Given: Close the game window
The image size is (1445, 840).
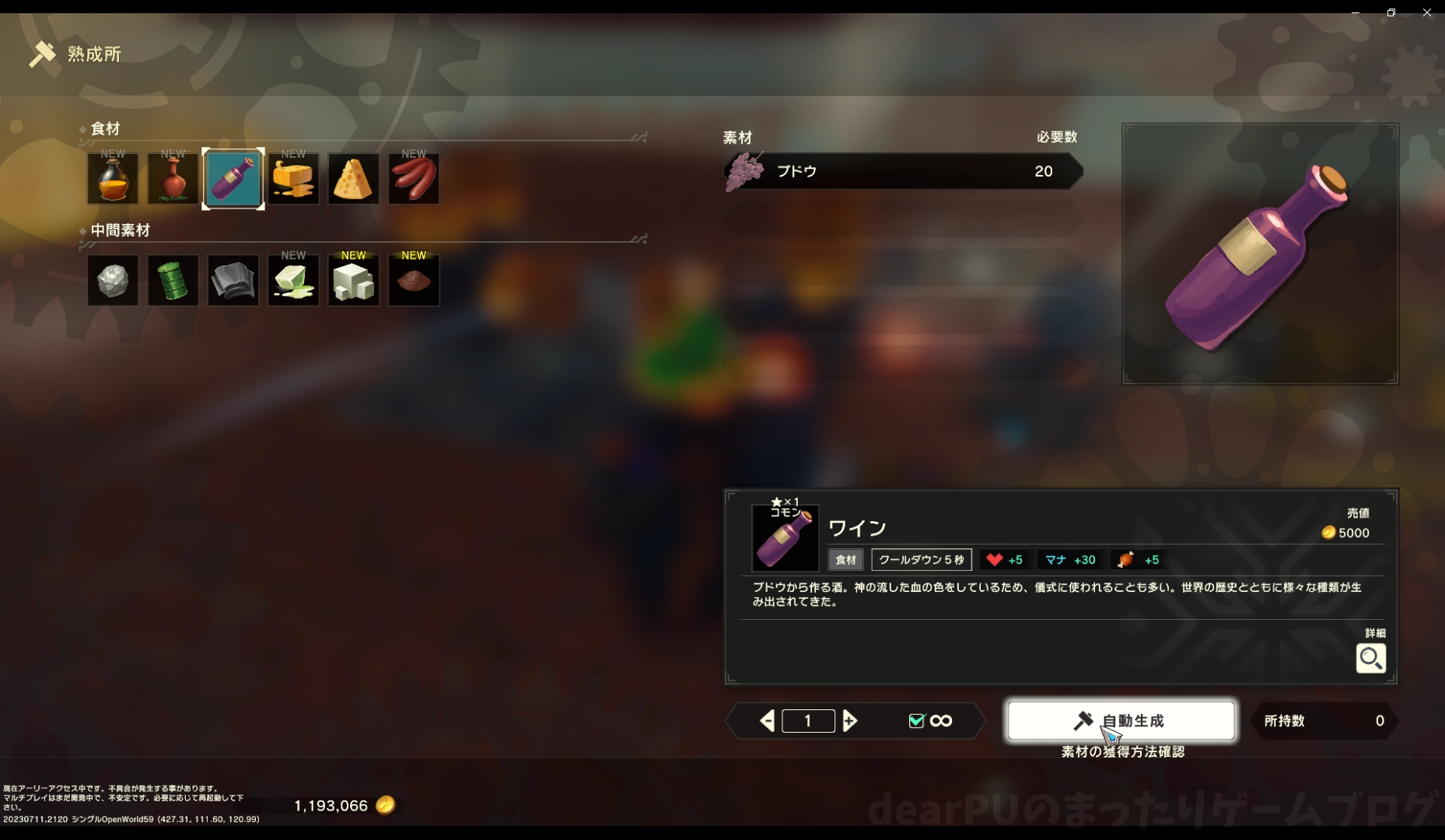Looking at the screenshot, I should (1427, 12).
